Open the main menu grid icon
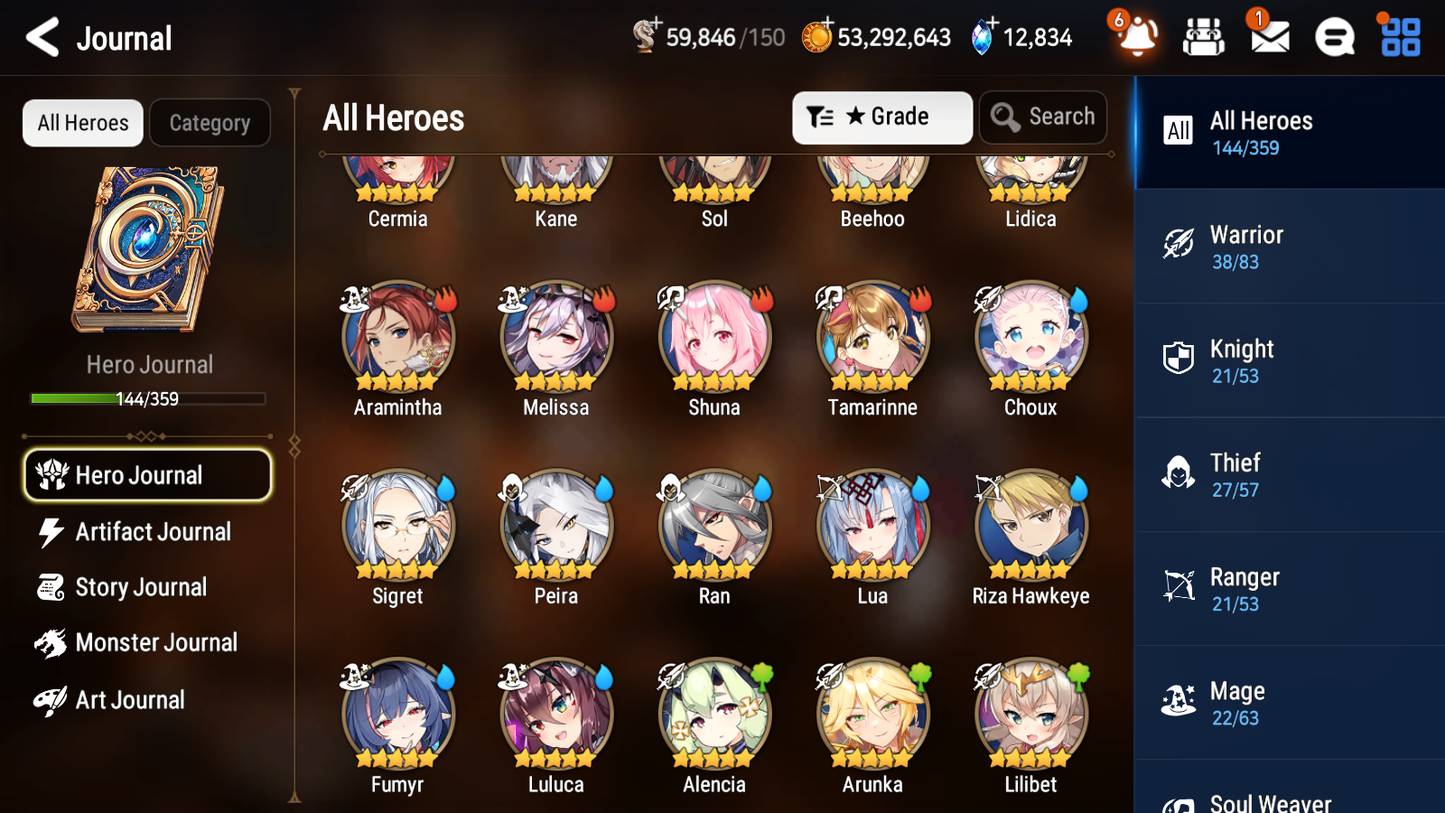The image size is (1445, 813). [1398, 37]
